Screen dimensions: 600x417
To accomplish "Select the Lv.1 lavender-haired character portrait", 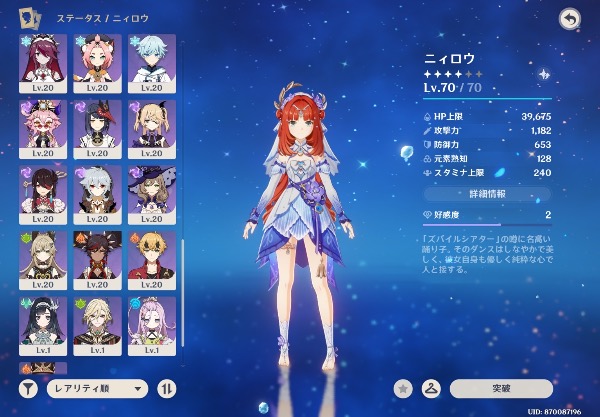I will [152, 323].
